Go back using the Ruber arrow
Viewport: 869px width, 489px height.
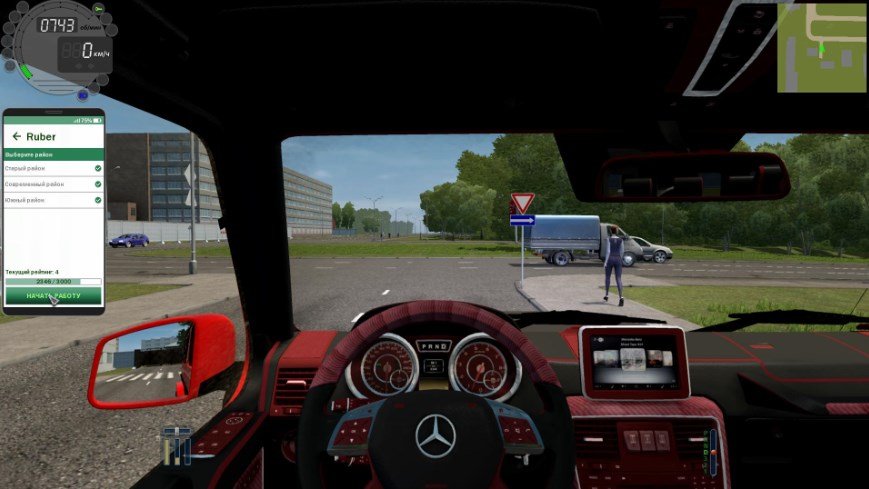(16, 136)
